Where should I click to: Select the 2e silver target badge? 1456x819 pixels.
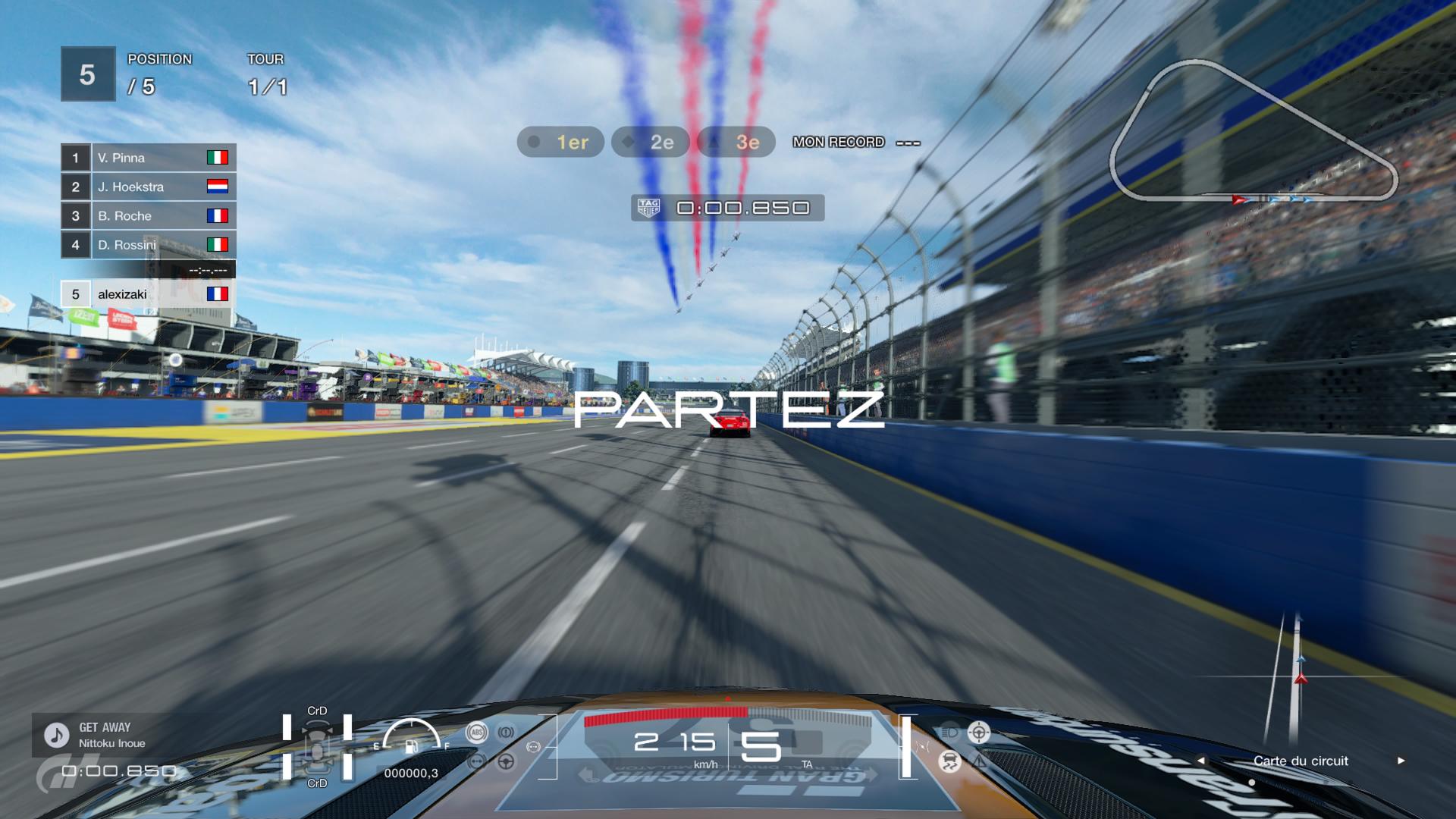[650, 142]
